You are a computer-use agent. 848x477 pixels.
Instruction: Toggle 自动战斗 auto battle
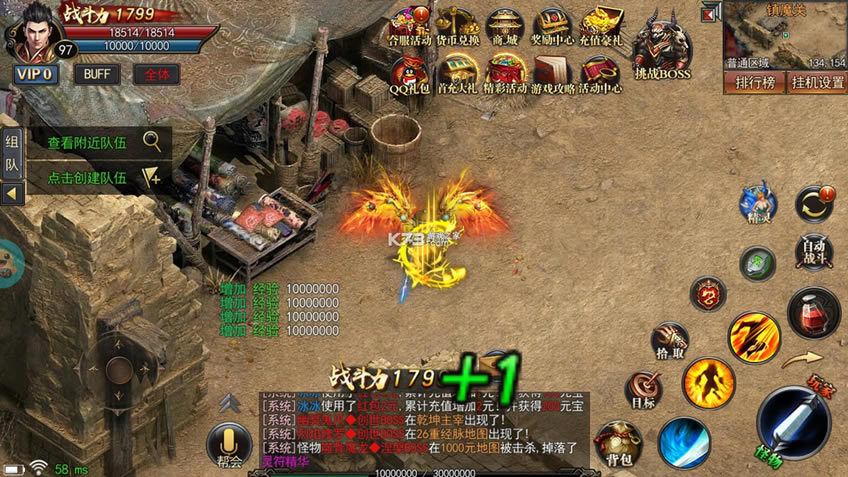tap(815, 251)
